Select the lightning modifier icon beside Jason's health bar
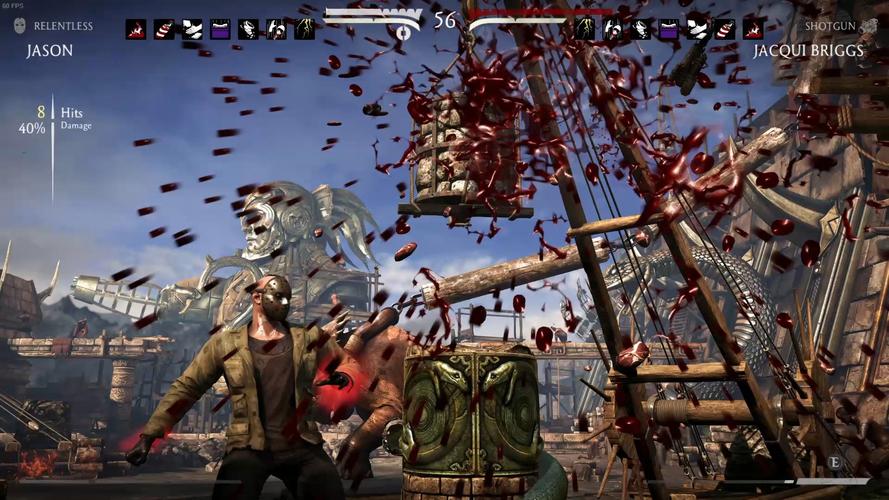 coord(304,29)
